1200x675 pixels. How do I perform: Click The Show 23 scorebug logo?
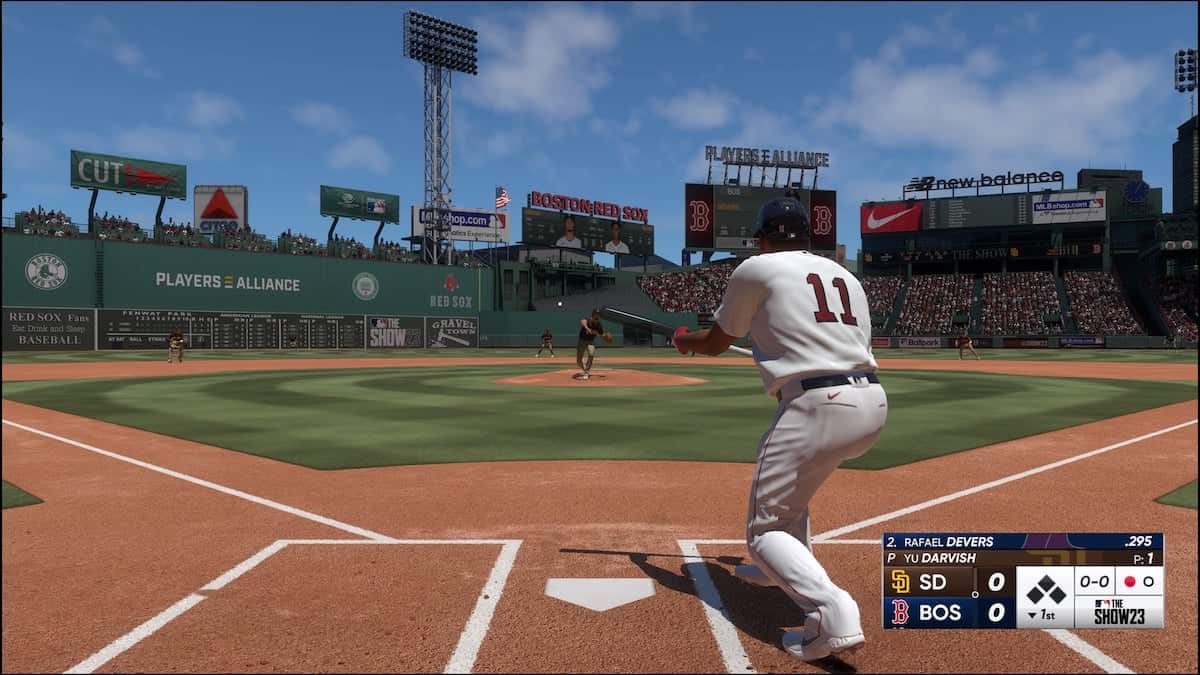[1118, 611]
